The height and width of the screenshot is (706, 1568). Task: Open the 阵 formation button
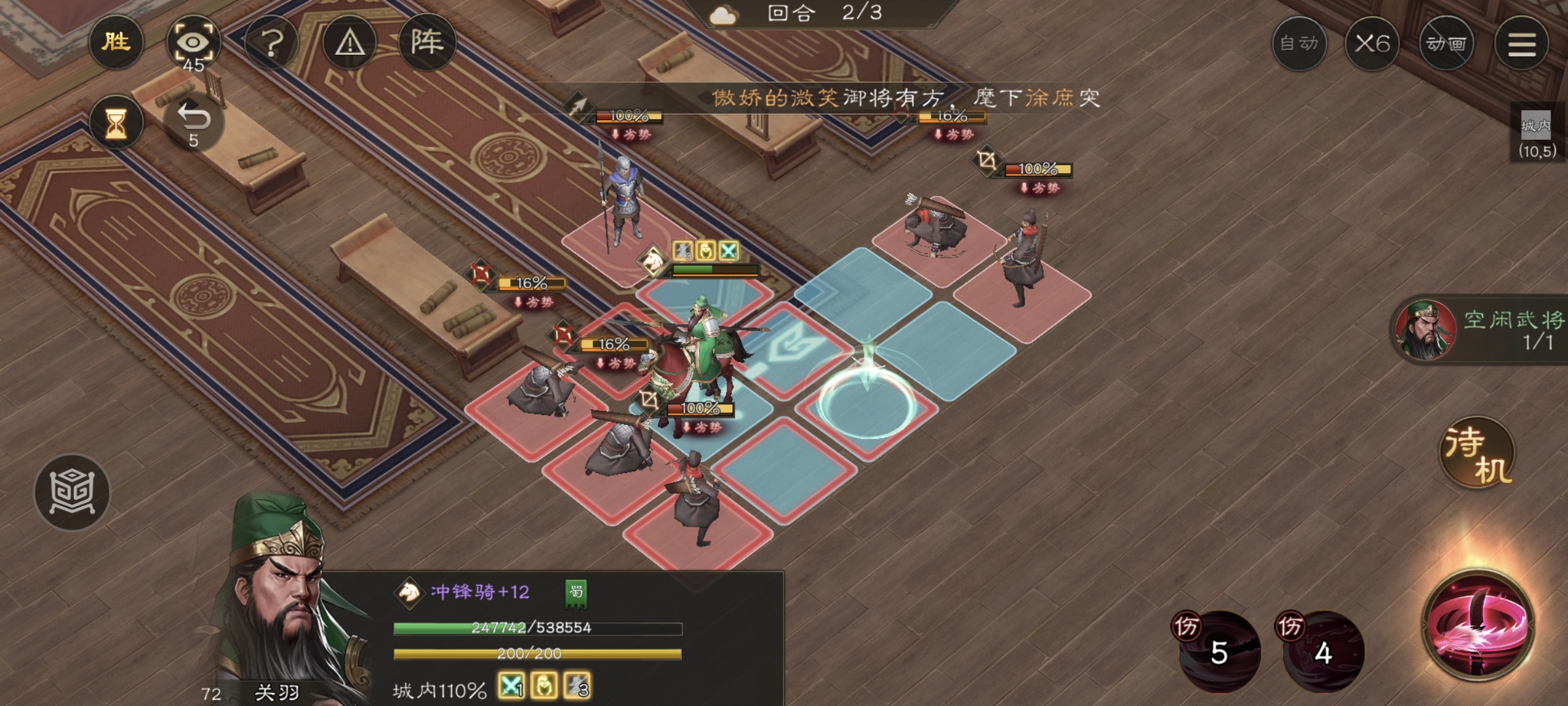pos(427,43)
